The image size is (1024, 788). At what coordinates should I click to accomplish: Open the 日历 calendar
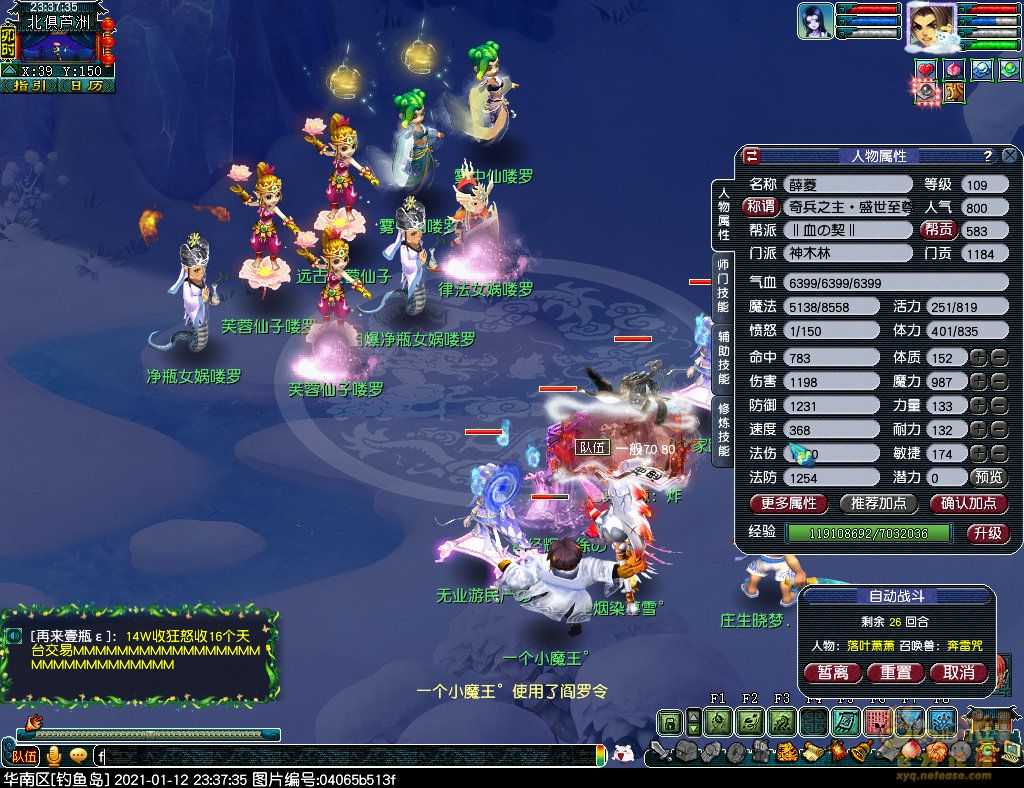click(86, 86)
